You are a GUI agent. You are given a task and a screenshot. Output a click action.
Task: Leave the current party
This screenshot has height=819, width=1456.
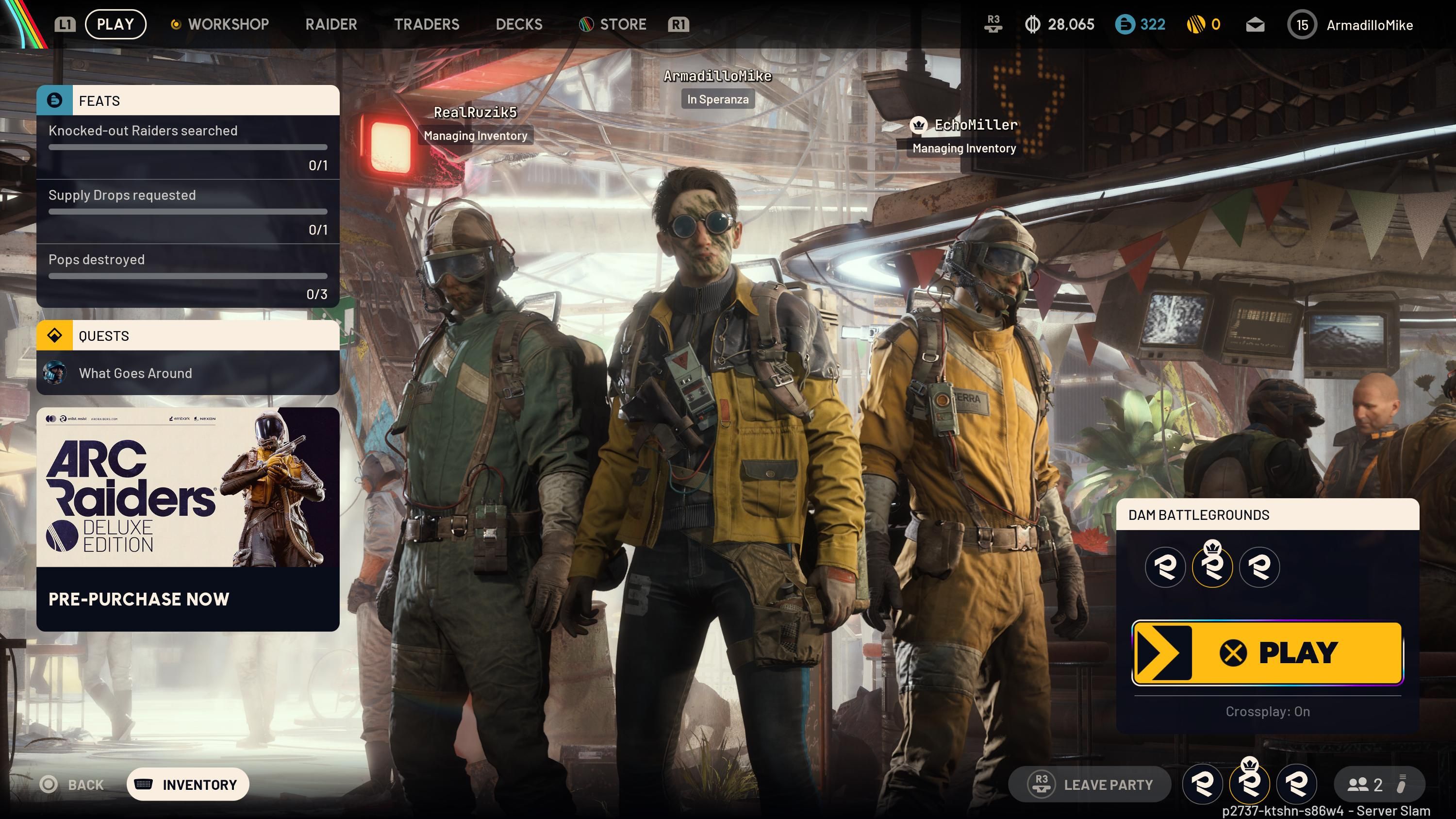tap(1090, 785)
